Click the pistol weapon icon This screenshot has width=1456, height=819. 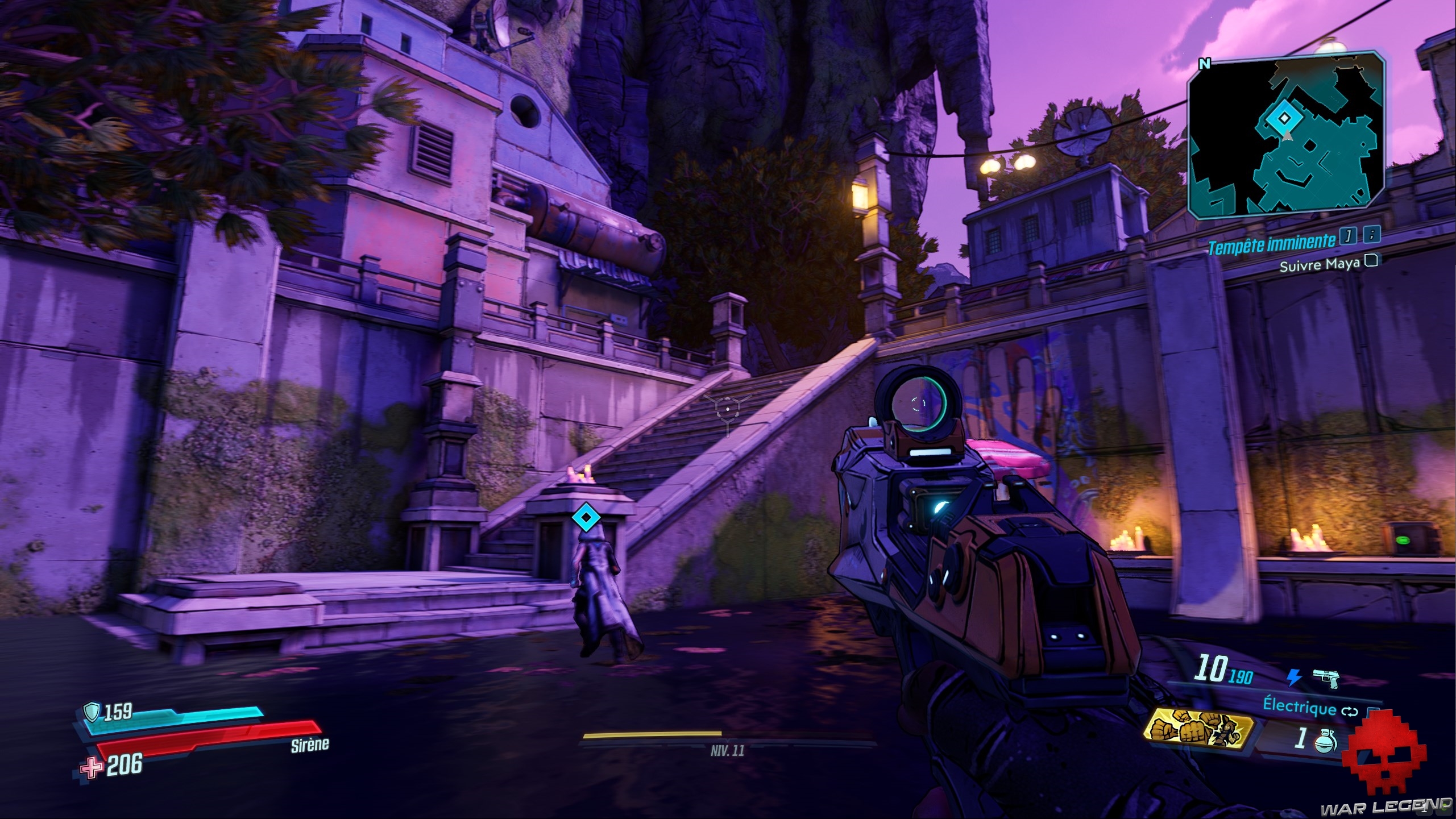point(1326,677)
